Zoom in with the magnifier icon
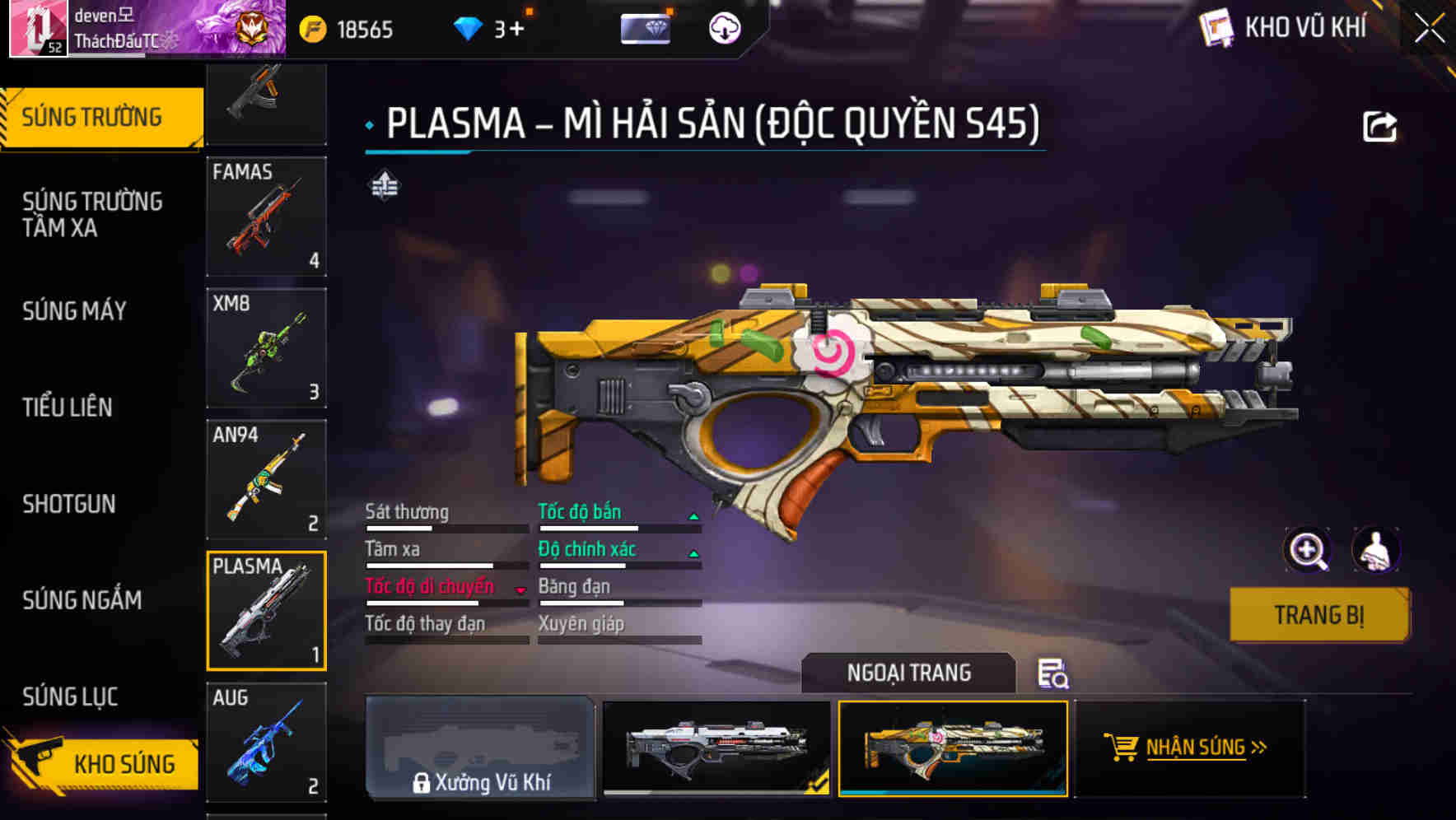Image resolution: width=1456 pixels, height=820 pixels. pyautogui.click(x=1307, y=550)
